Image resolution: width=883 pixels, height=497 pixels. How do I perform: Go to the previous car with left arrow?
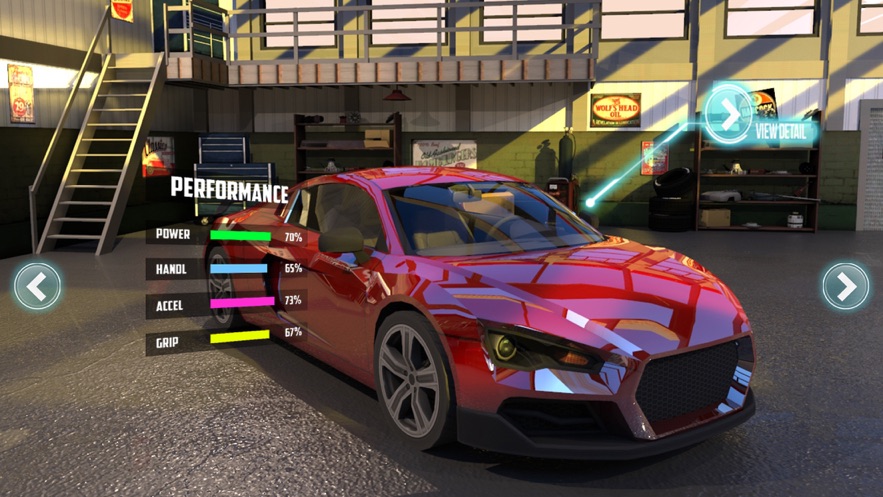point(37,287)
